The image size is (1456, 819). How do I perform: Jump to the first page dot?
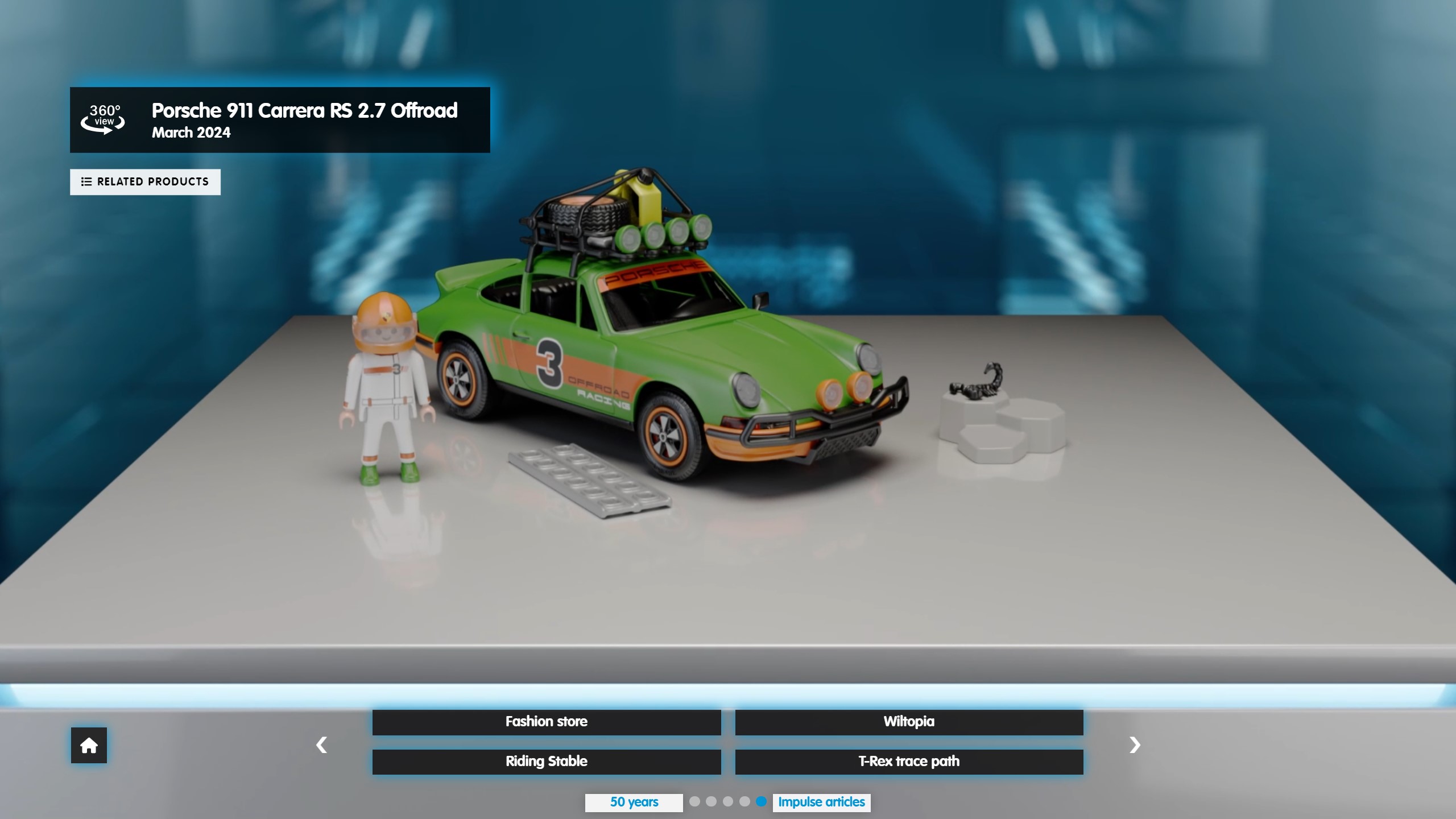[694, 801]
